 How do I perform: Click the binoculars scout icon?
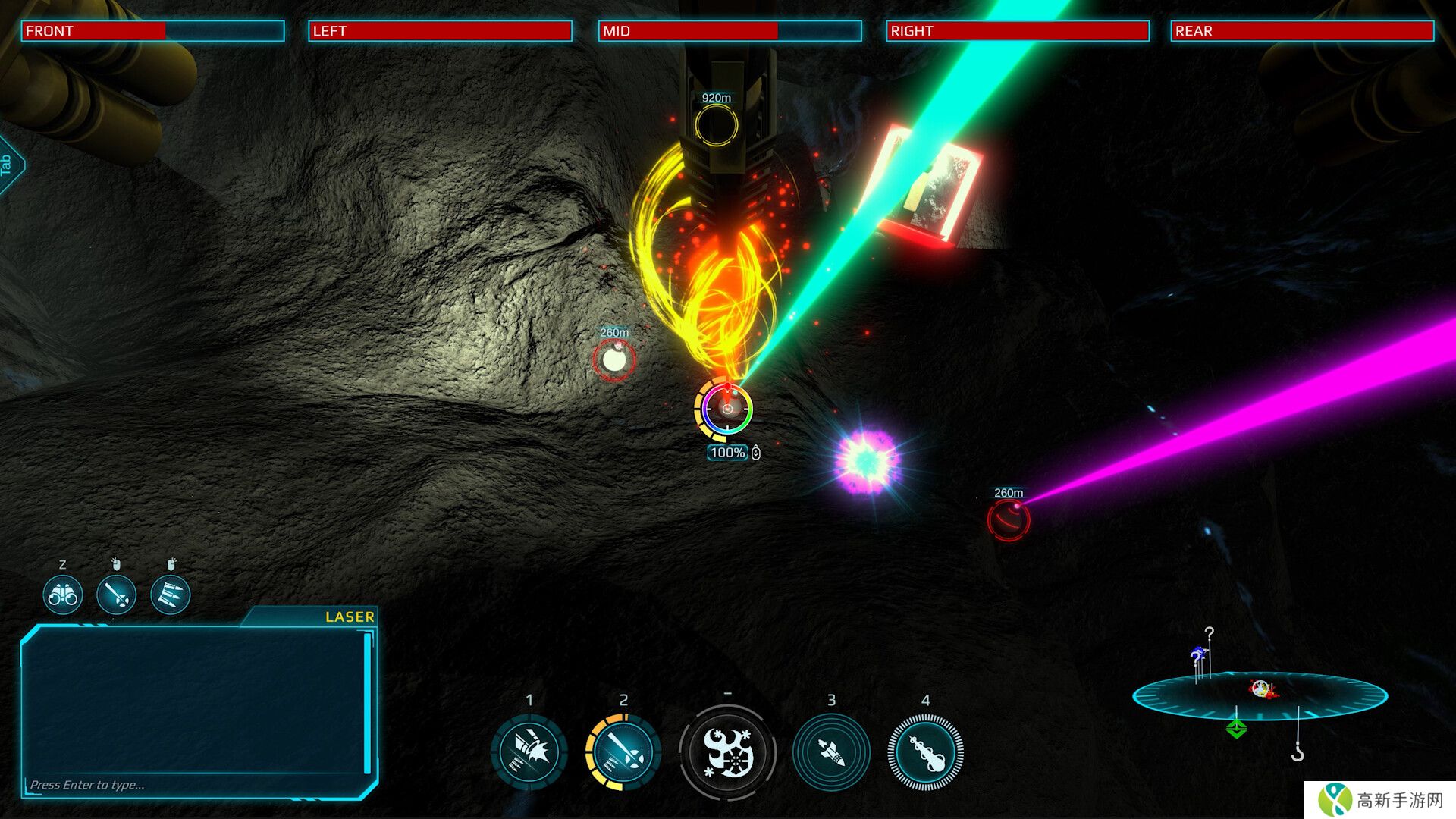point(63,595)
